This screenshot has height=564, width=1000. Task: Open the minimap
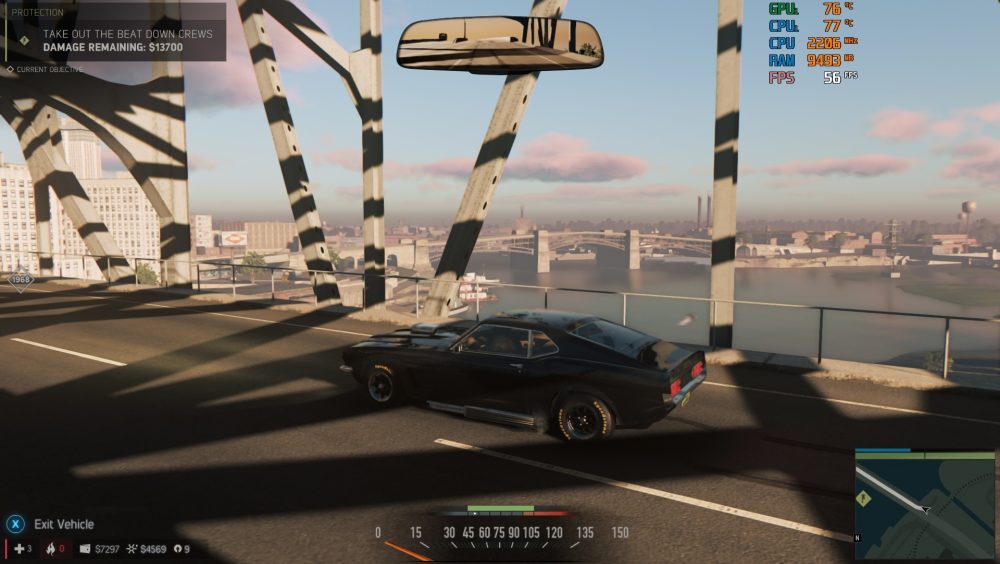tap(924, 504)
